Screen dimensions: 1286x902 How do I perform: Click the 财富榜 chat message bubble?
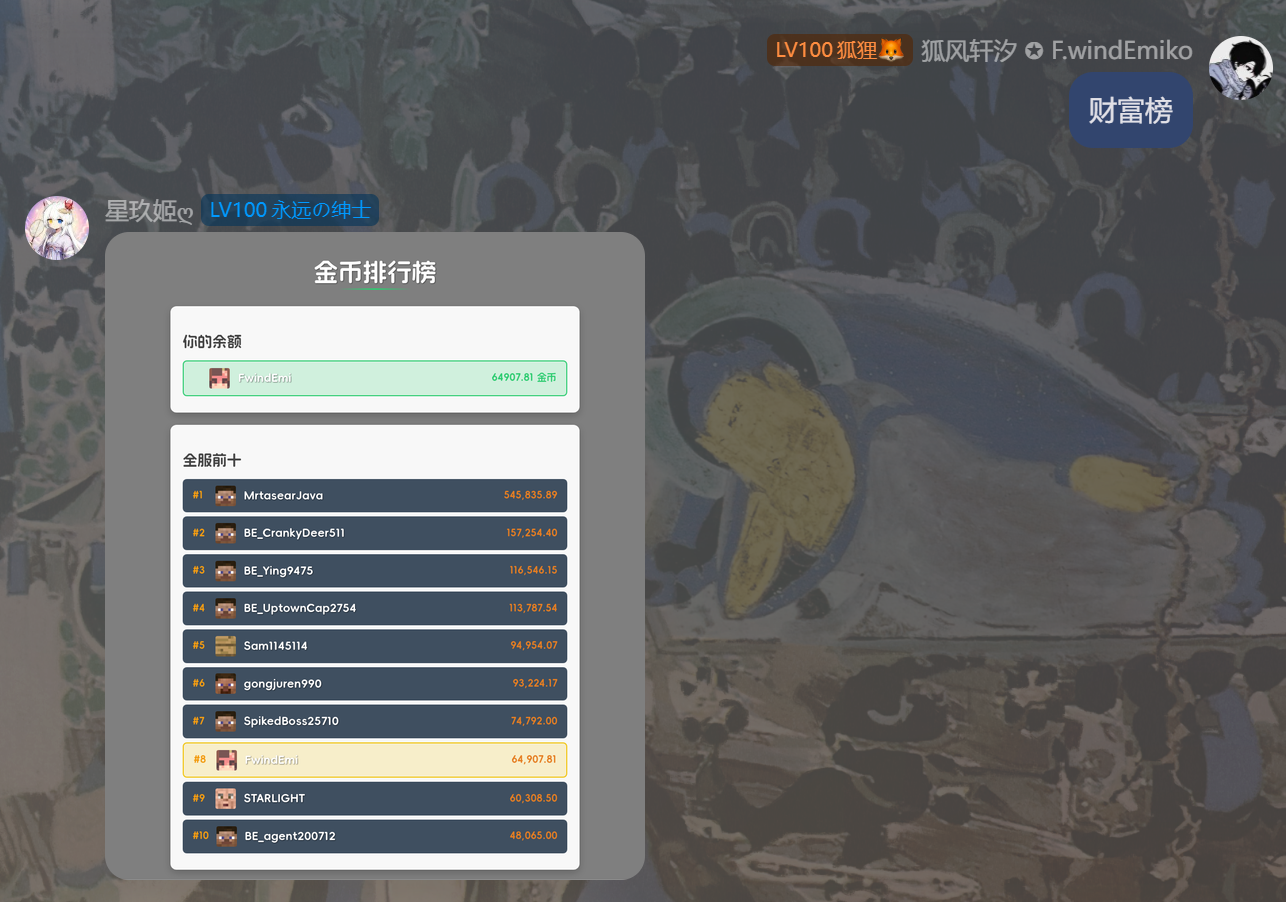point(1130,110)
